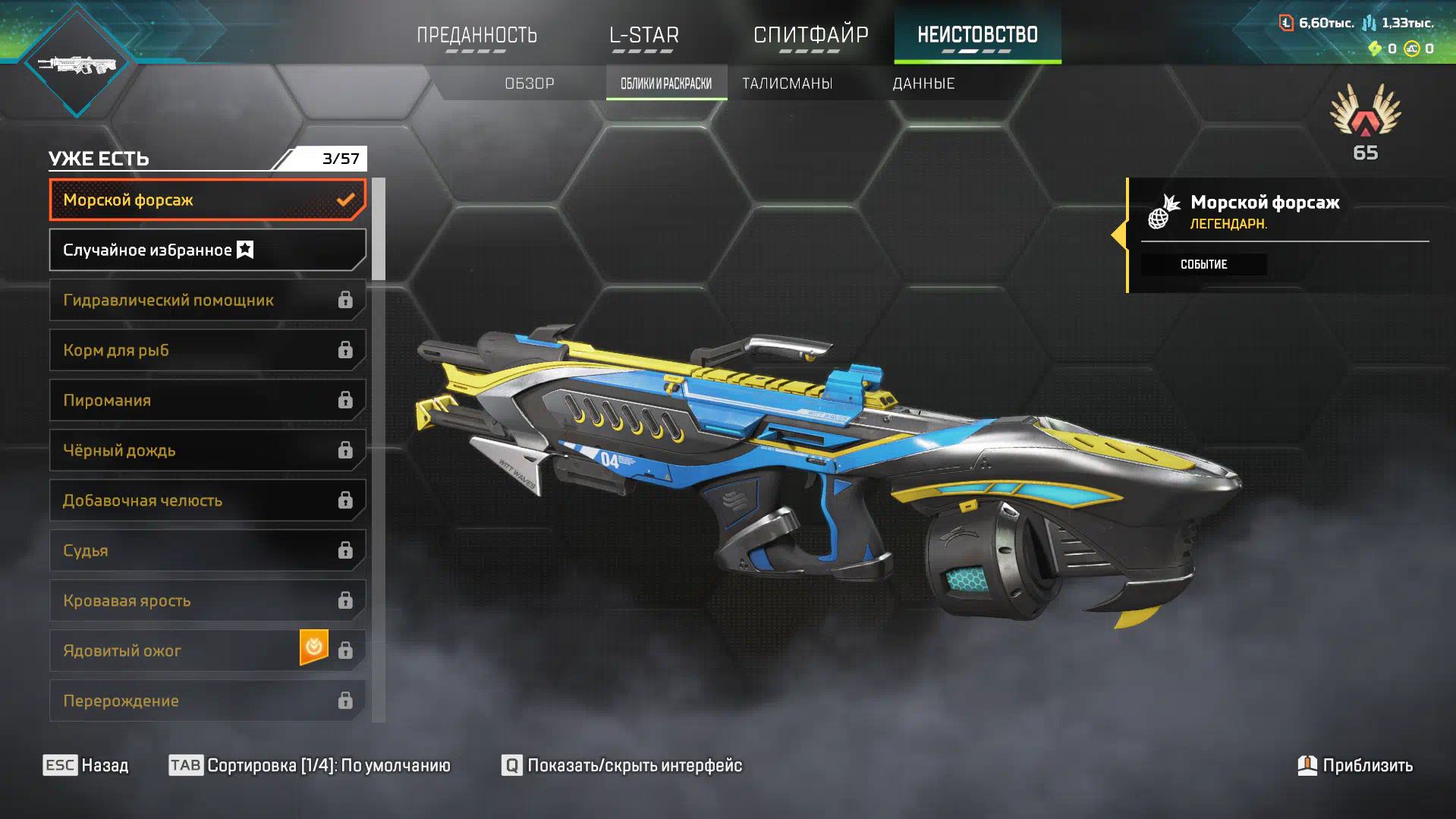This screenshot has height=819, width=1456.
Task: Preview the Судья skin
Action: [207, 550]
